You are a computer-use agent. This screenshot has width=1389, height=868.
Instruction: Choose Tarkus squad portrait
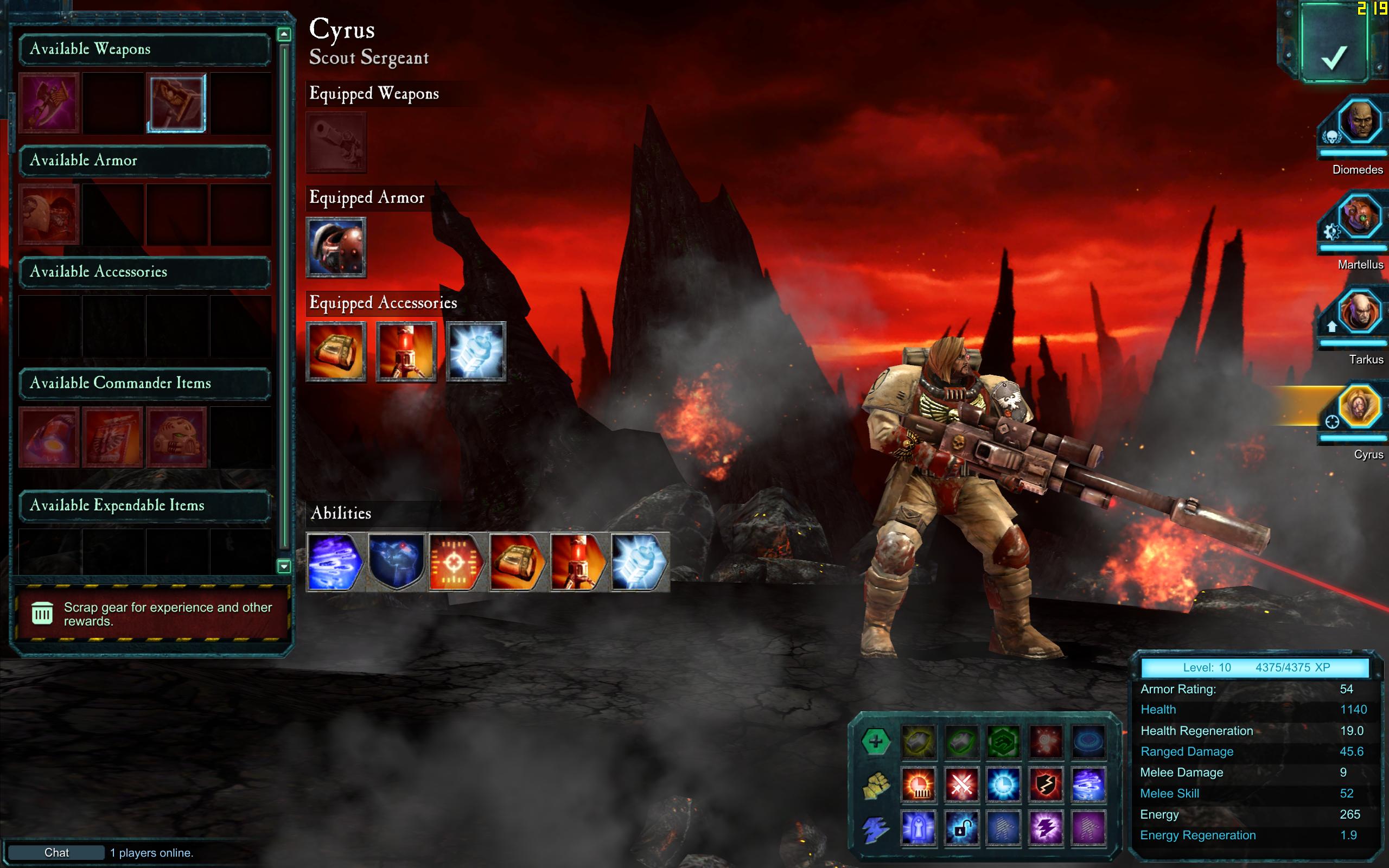tap(1359, 312)
